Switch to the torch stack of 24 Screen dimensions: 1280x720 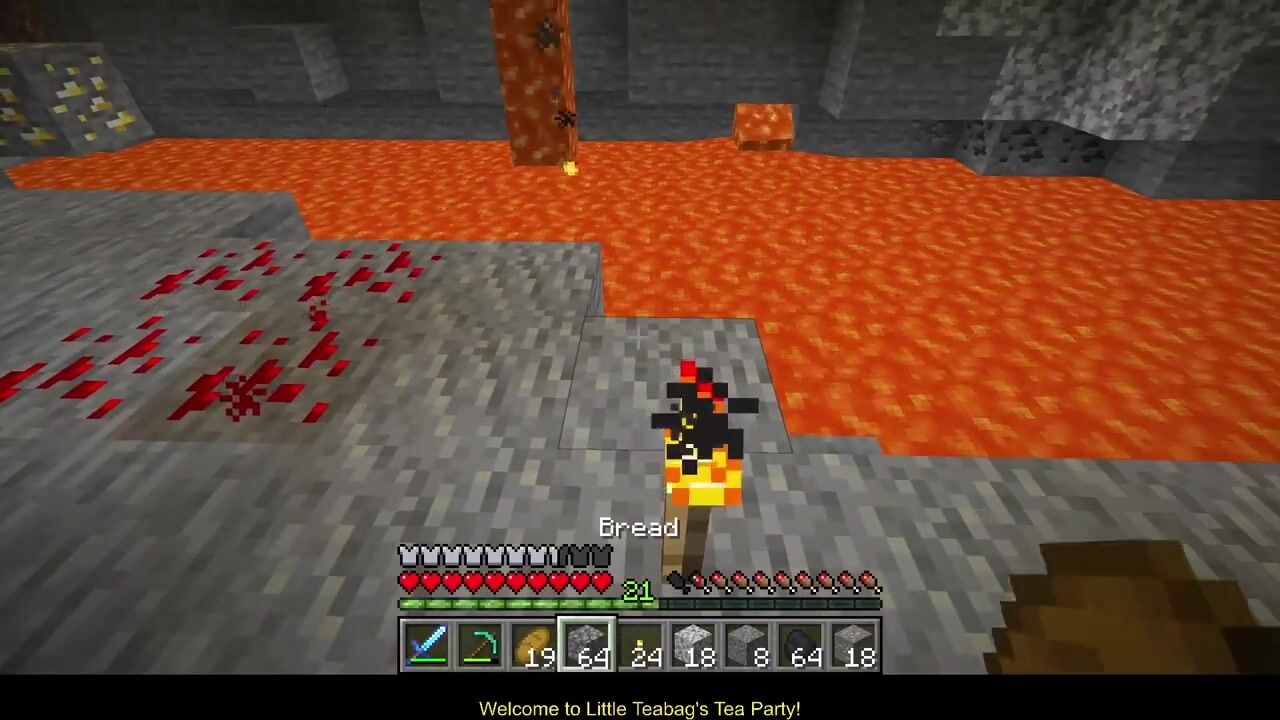[x=641, y=645]
